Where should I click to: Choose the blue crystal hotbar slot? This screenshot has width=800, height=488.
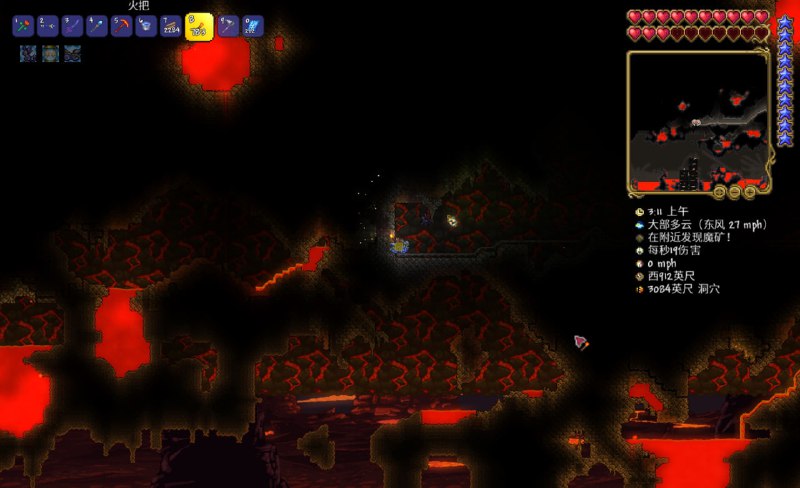coord(253,27)
